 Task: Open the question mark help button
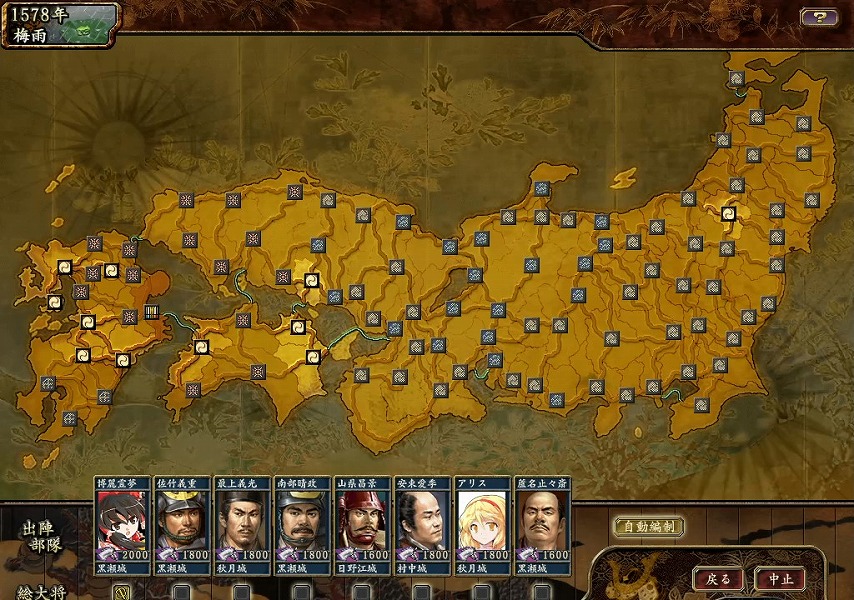pyautogui.click(x=819, y=17)
